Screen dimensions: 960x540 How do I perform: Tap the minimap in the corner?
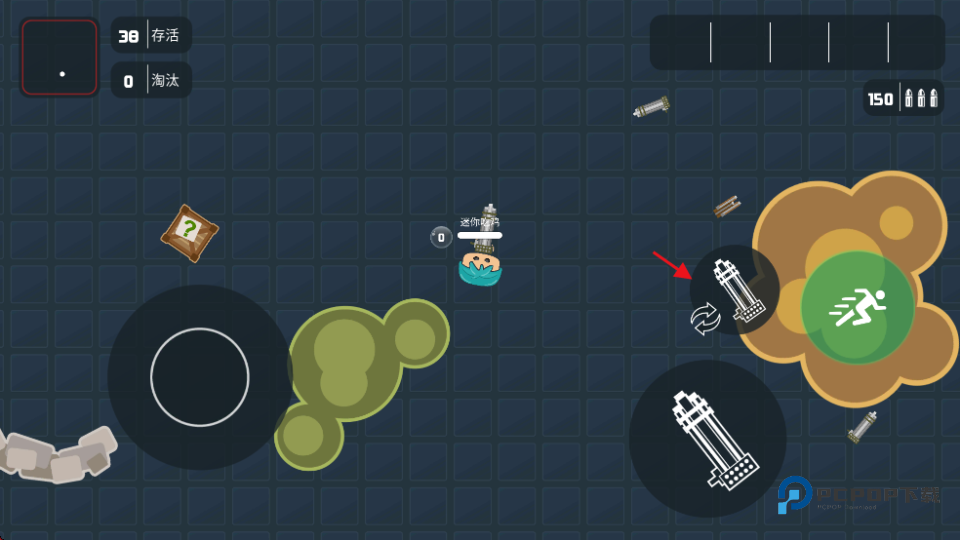[60, 58]
